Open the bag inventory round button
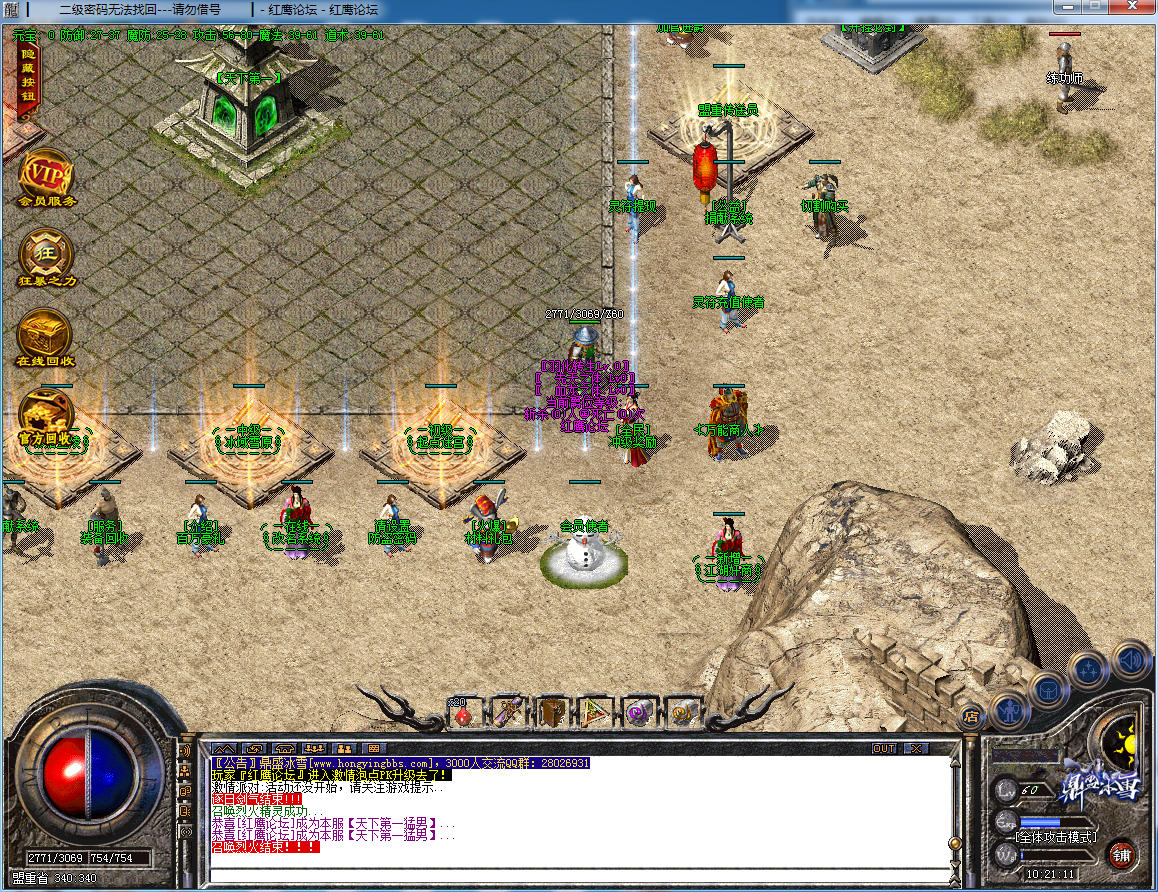Viewport: 1158px width, 892px height. 1048,690
